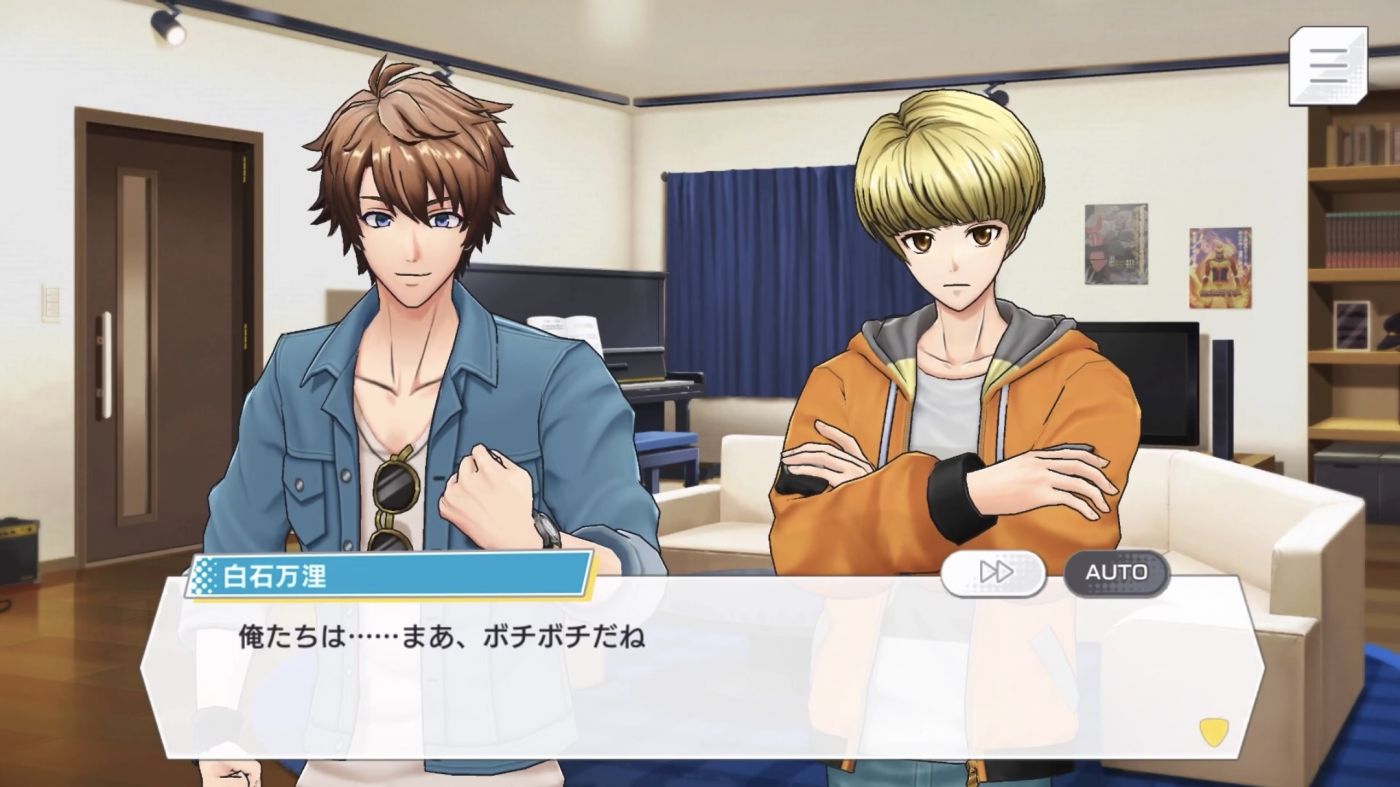Open the hamburger menu button
The width and height of the screenshot is (1400, 787).
tap(1328, 65)
